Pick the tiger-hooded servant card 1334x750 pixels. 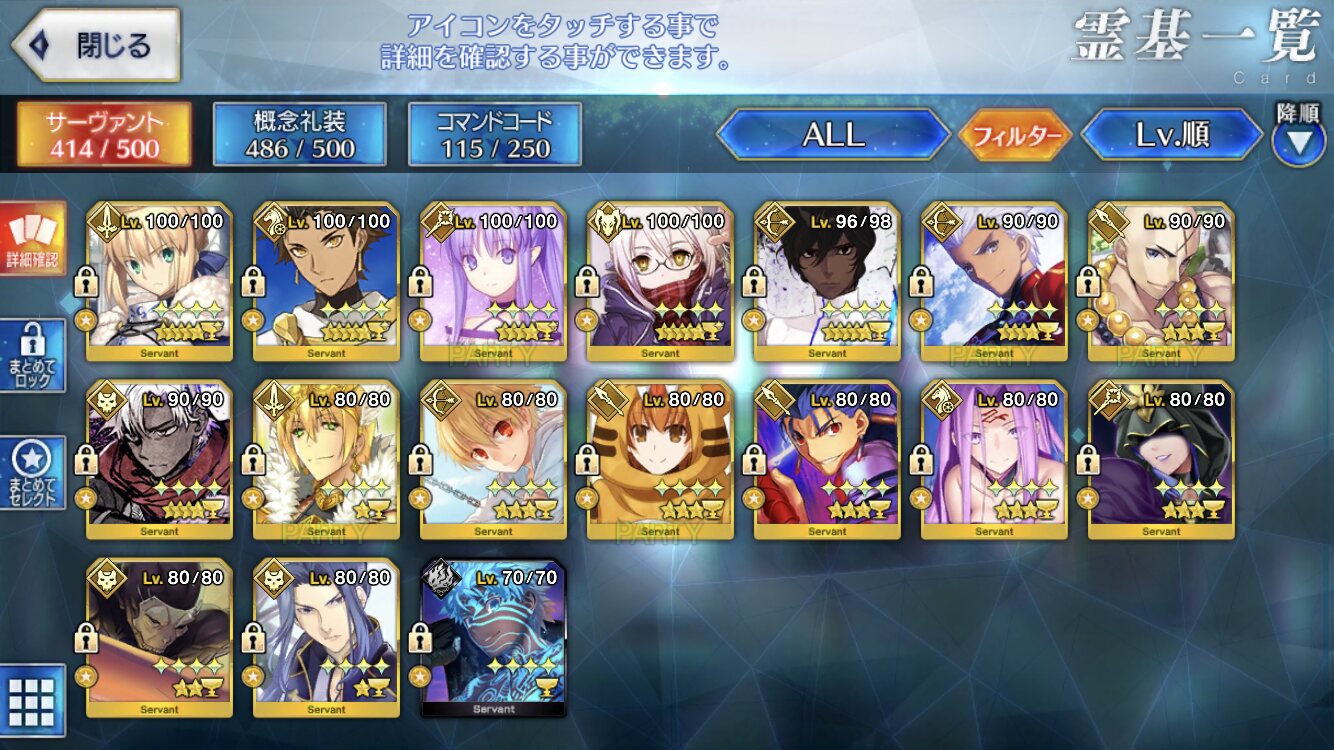[660, 460]
